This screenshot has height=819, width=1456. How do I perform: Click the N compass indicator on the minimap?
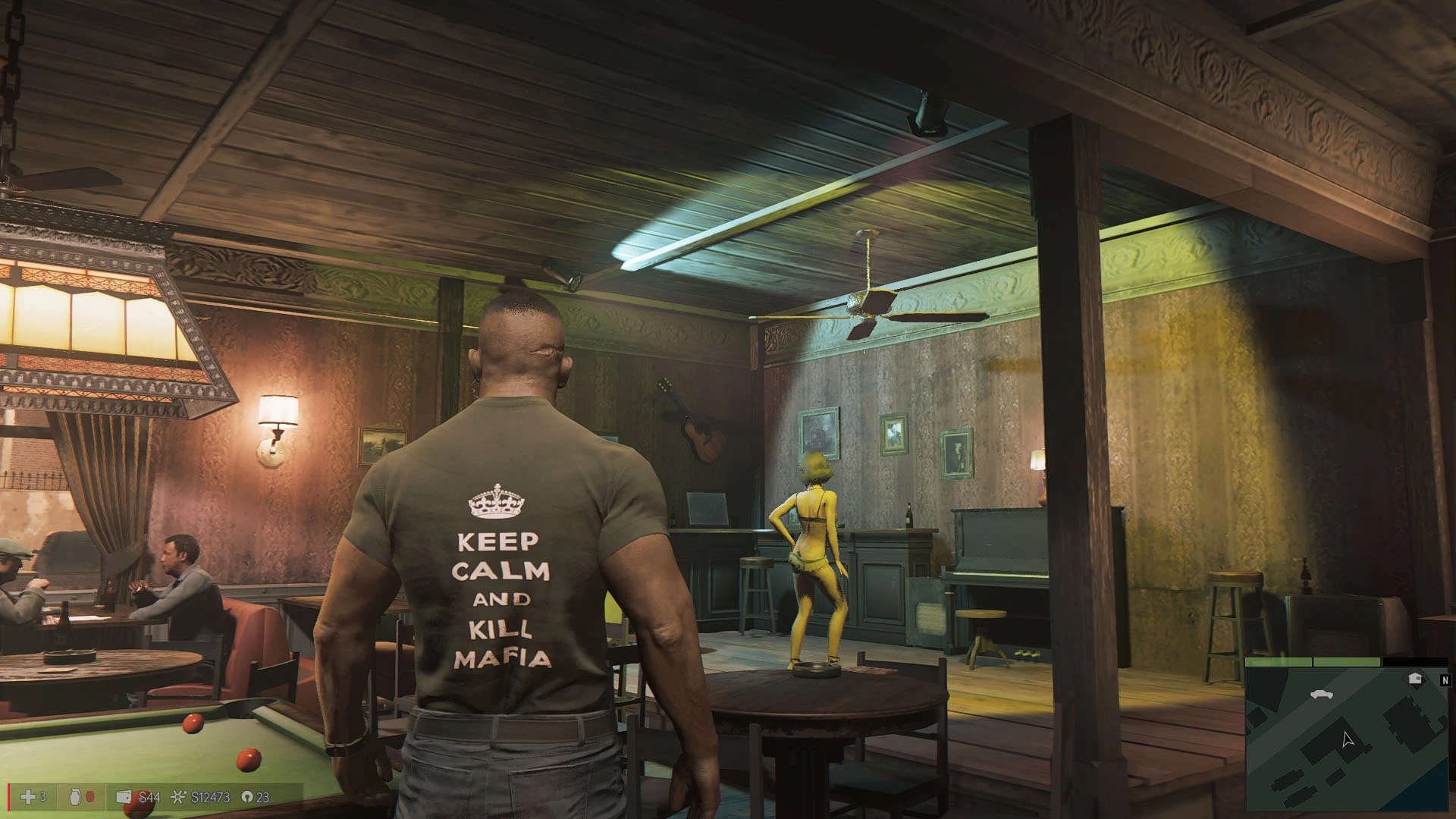pyautogui.click(x=1445, y=680)
